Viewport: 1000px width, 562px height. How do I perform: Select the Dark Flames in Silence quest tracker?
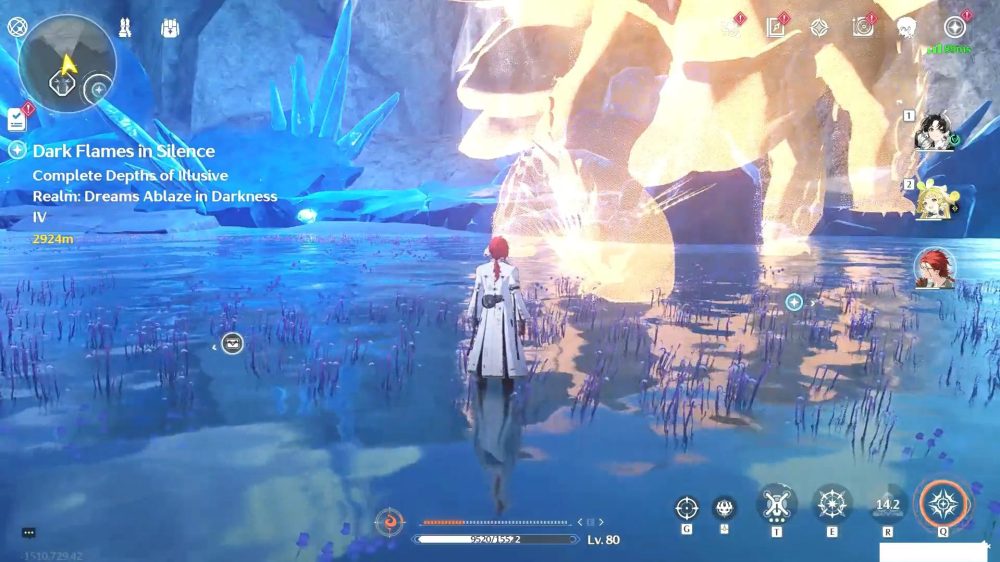pos(123,151)
